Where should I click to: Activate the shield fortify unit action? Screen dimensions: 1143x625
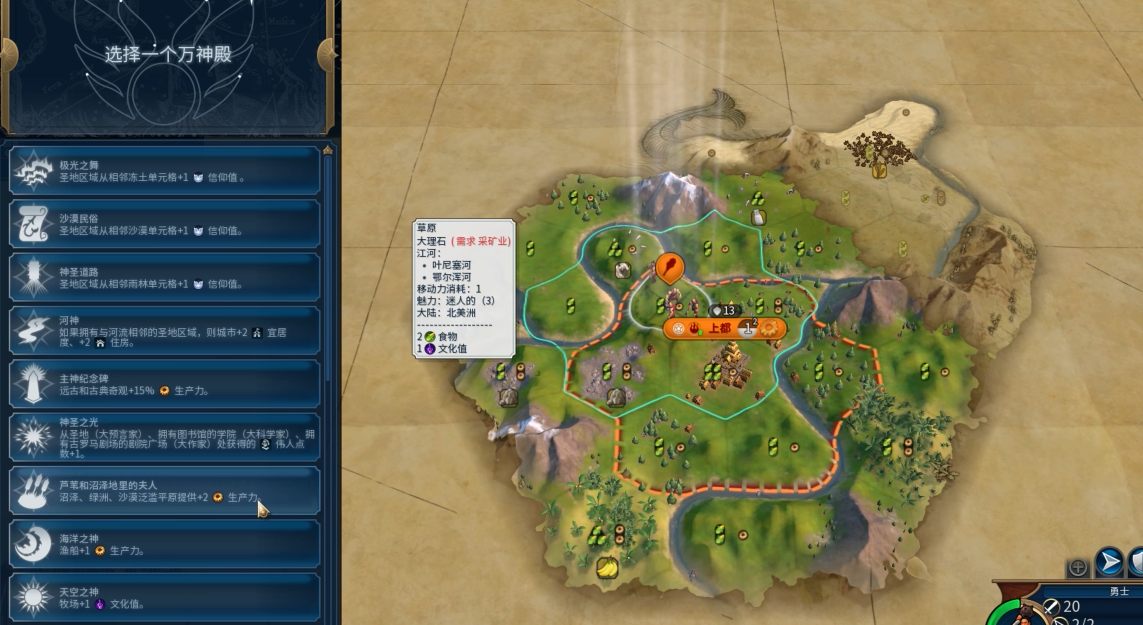point(1136,562)
